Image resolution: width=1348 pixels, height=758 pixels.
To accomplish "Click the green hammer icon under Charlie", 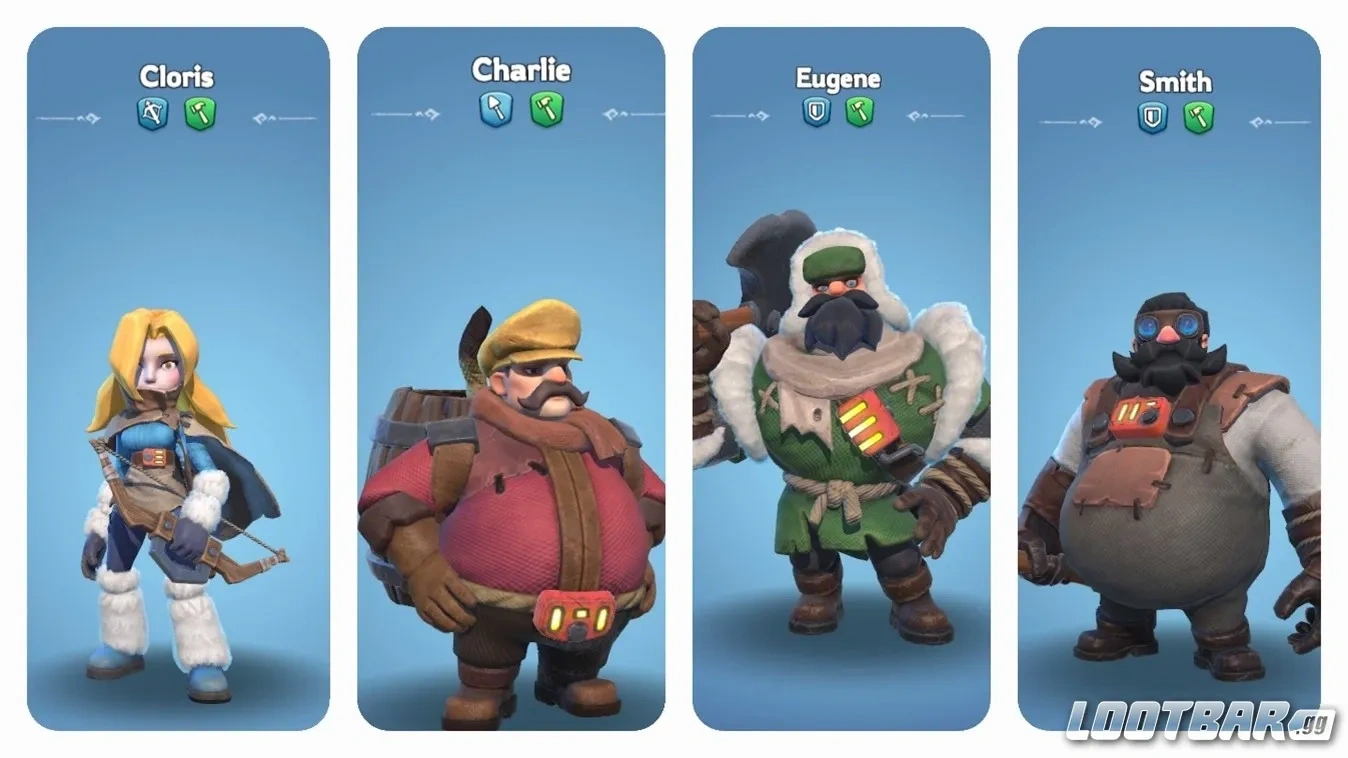I will coord(546,108).
